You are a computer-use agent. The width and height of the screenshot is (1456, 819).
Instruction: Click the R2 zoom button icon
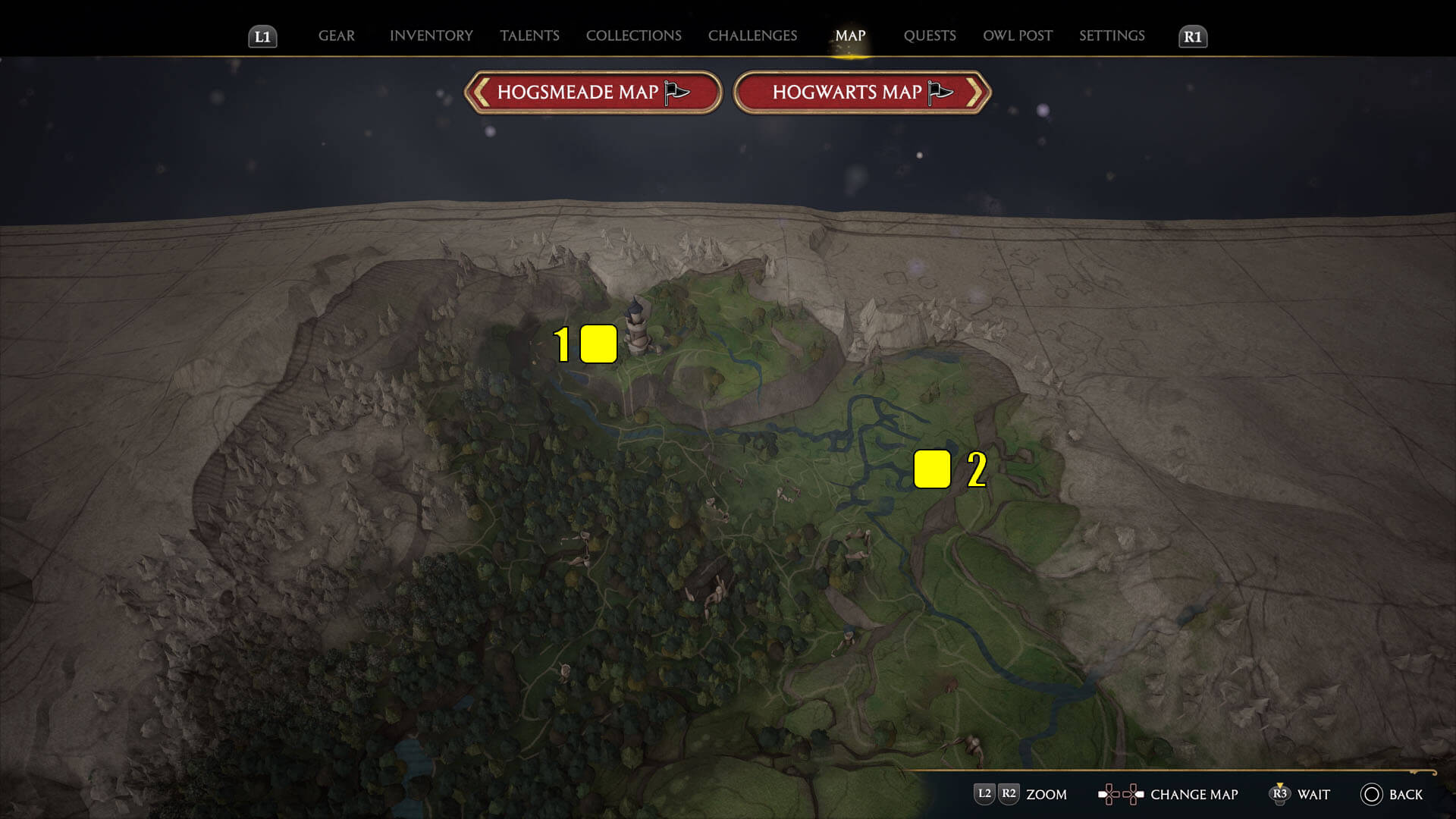(1009, 795)
